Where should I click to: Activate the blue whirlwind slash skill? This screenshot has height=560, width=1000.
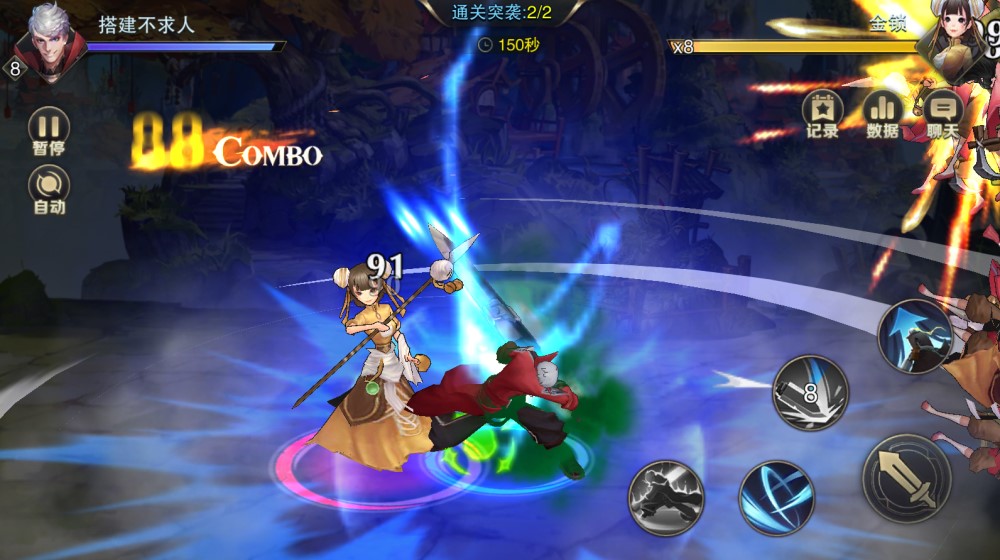coord(776,497)
